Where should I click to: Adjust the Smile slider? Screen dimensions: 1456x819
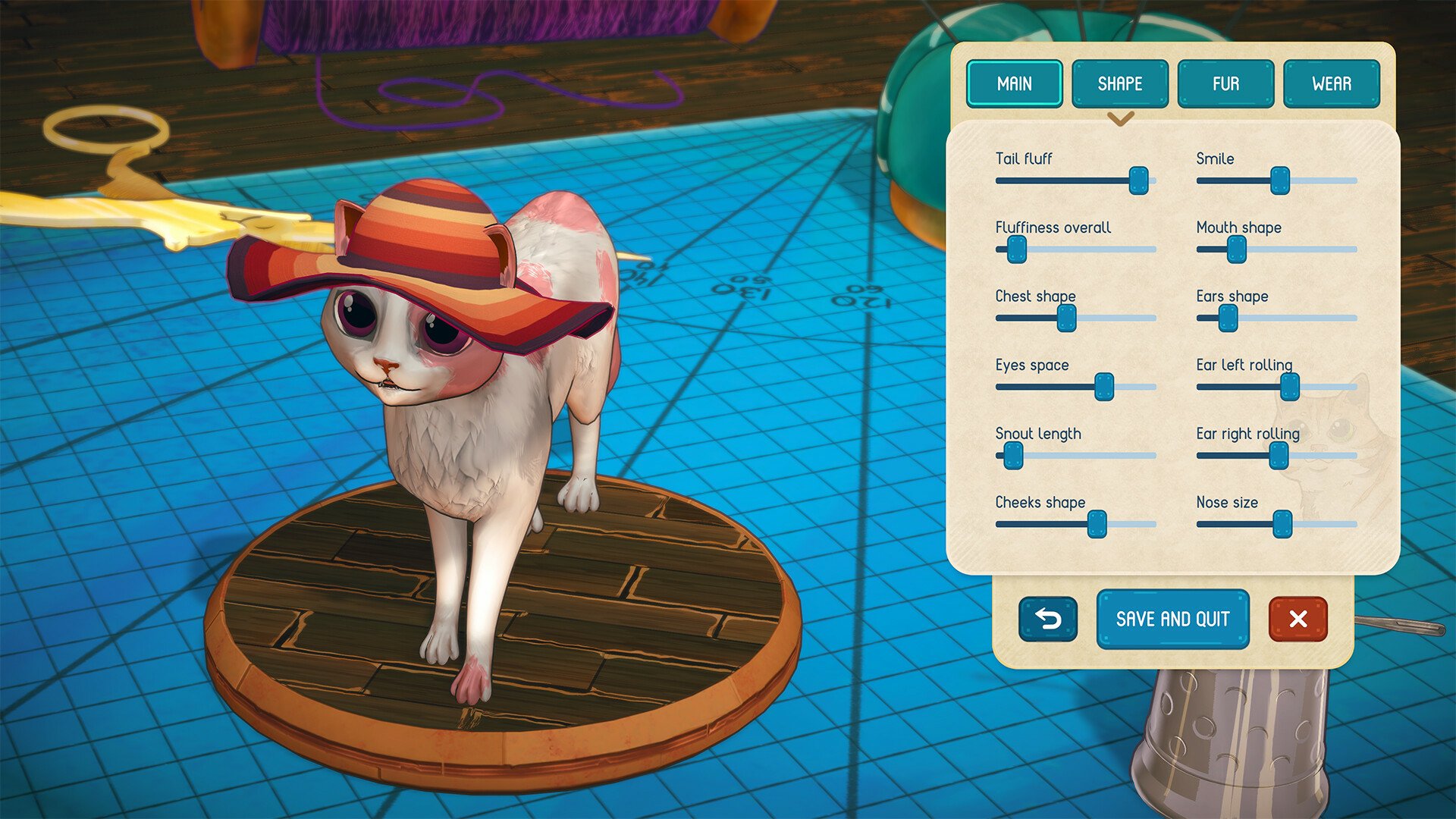[x=1281, y=181]
